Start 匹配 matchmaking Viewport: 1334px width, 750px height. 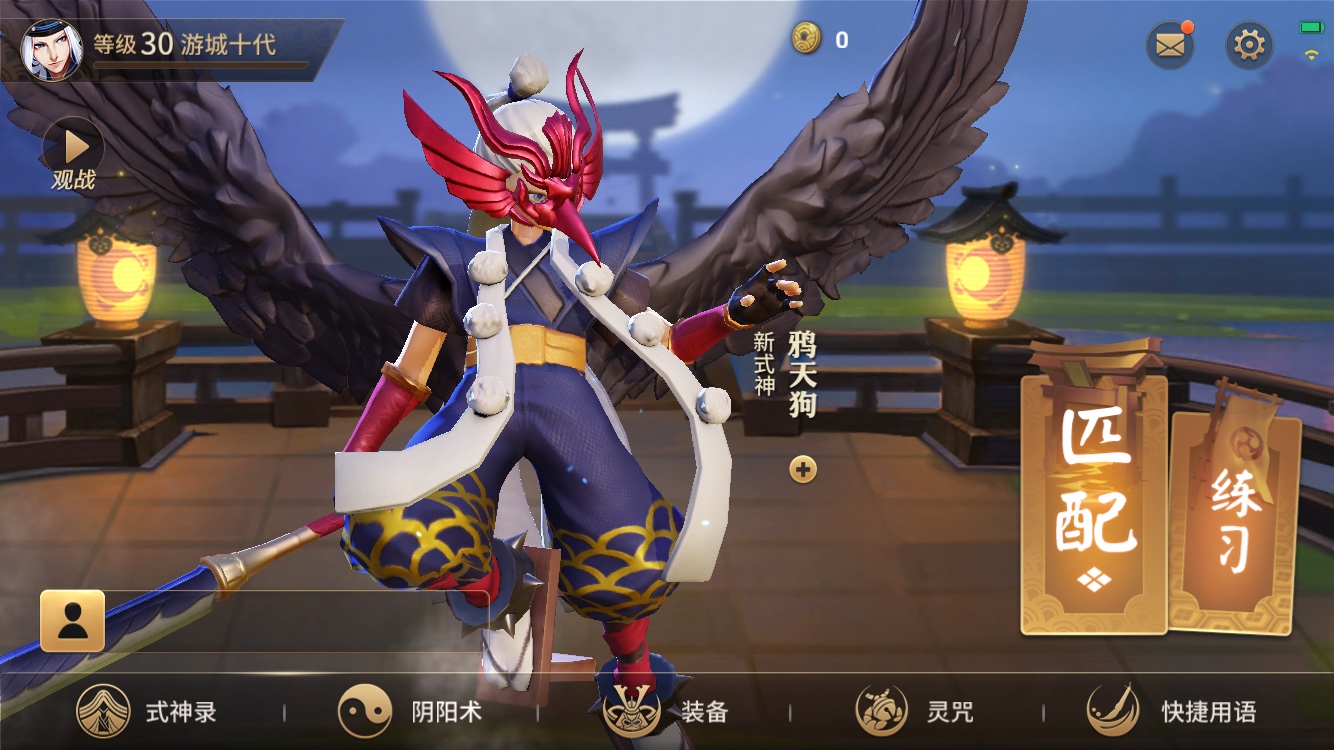pyautogui.click(x=1094, y=498)
